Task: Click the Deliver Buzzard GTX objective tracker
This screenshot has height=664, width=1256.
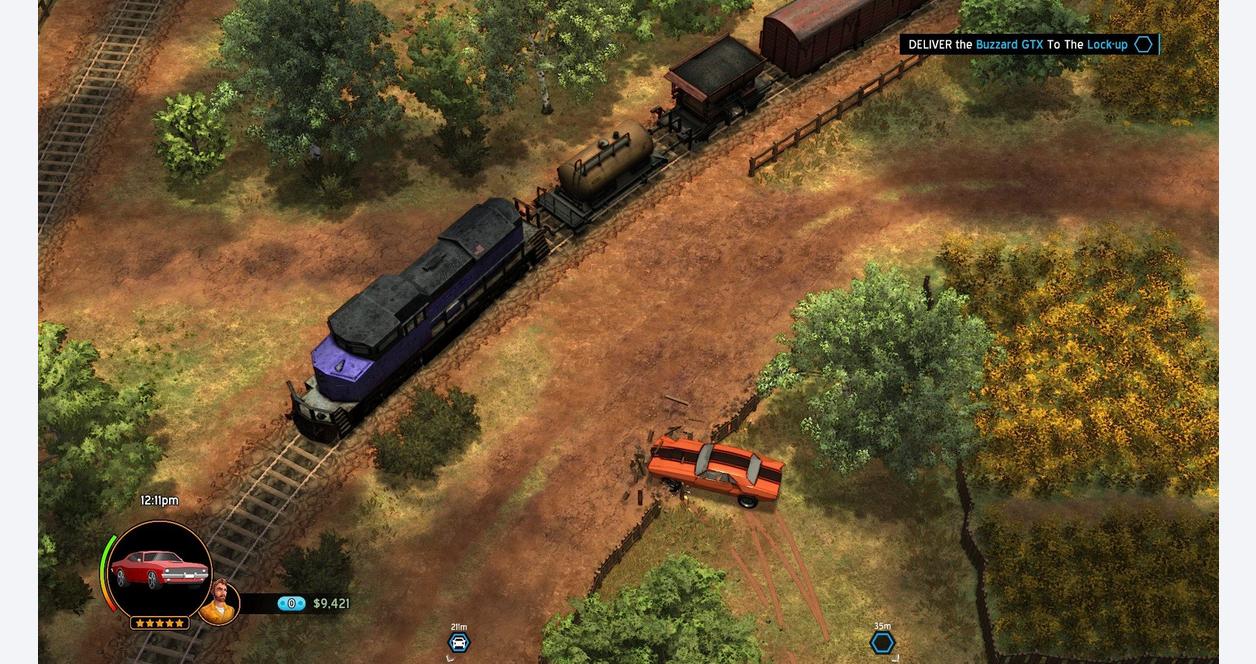Action: click(1028, 45)
